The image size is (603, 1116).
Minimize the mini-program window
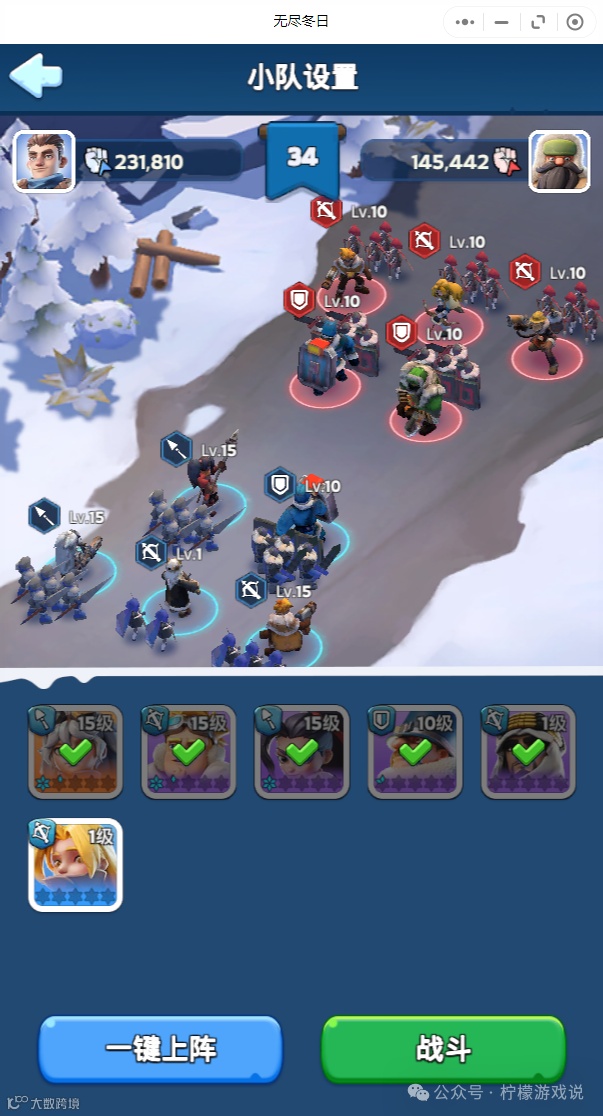pyautogui.click(x=502, y=21)
